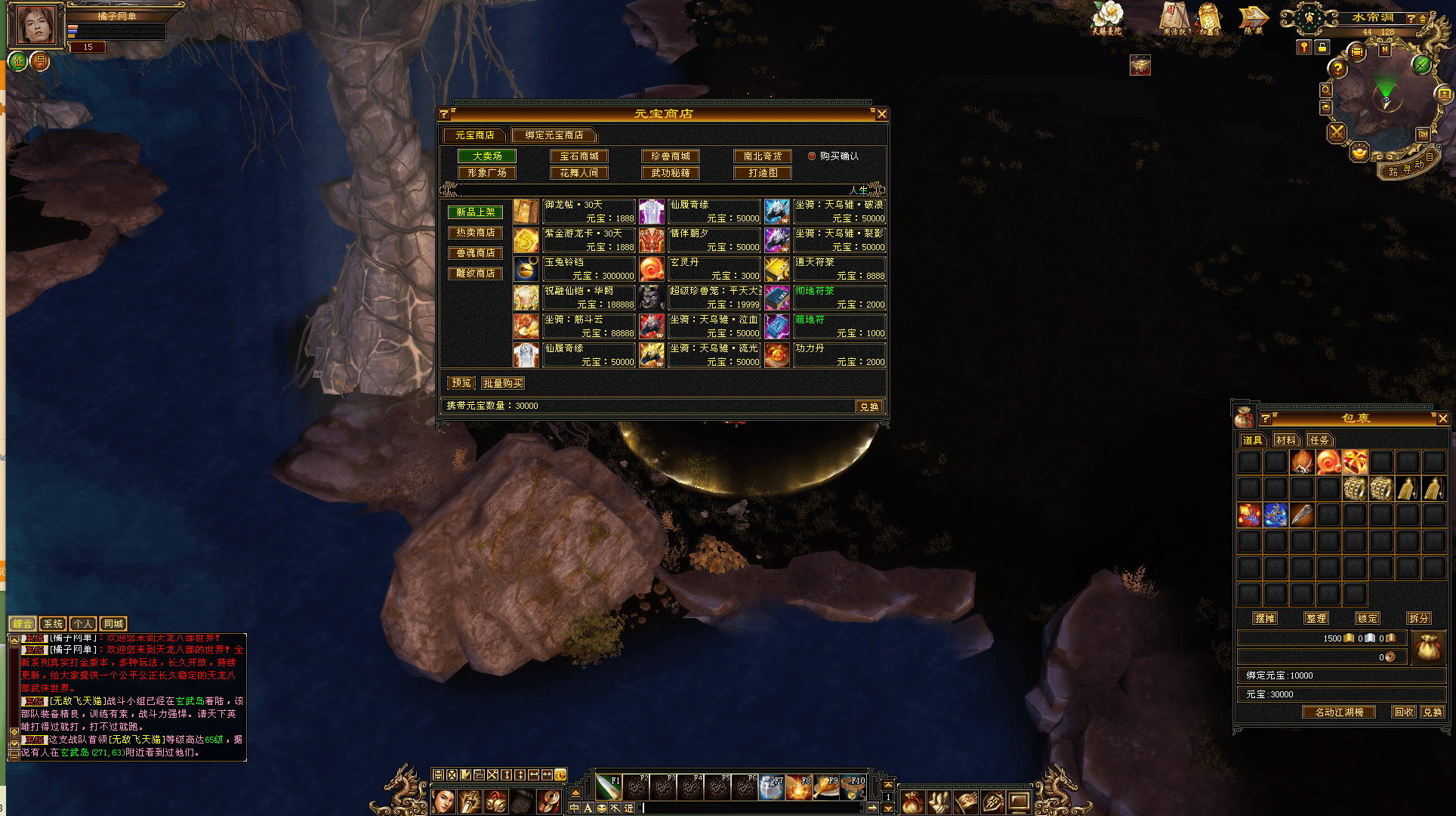
Task: Close the 包裹 inventory window
Action: coord(1442,419)
